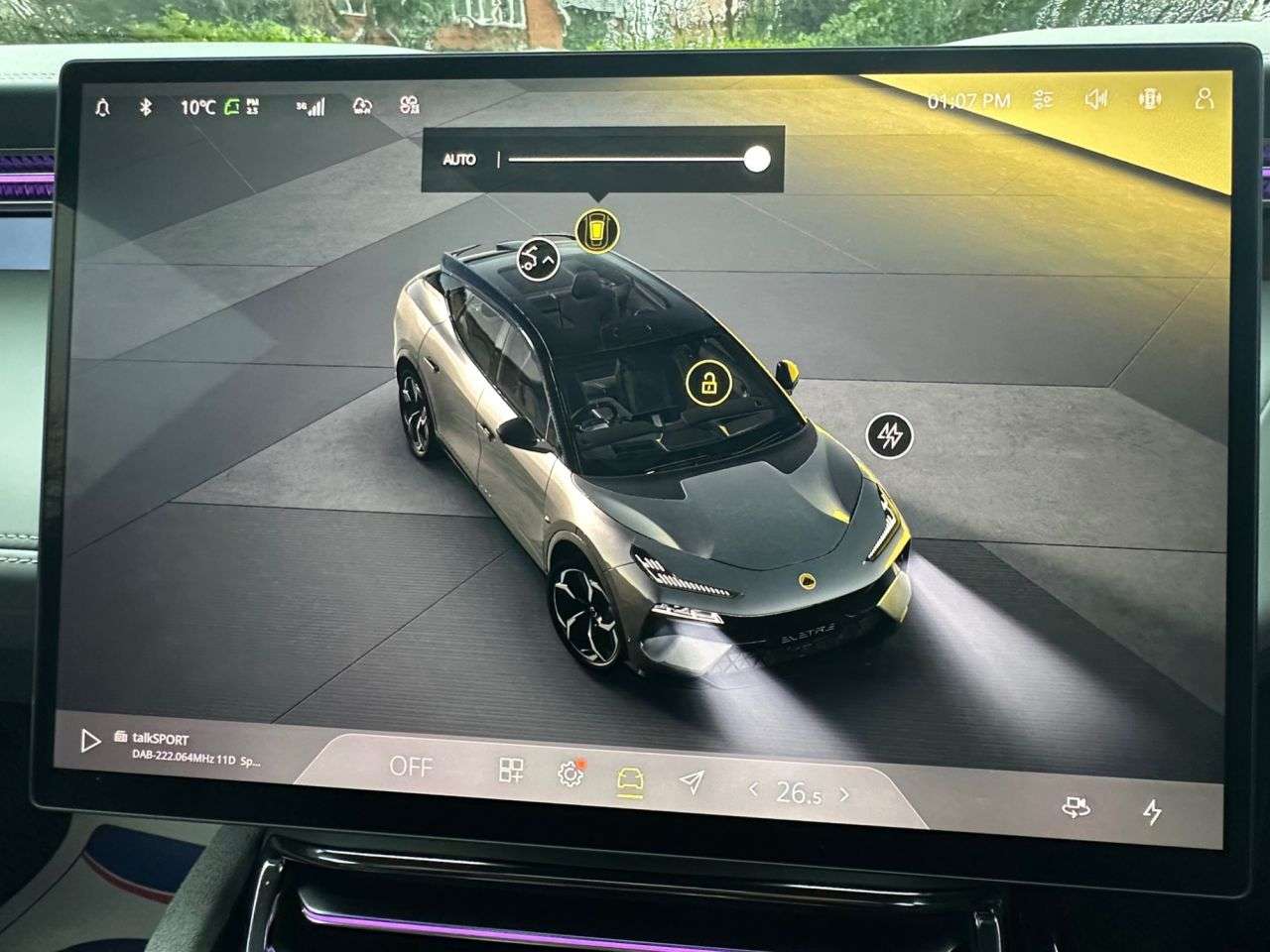
Task: Decrease temperature with the left chevron
Action: tap(756, 791)
